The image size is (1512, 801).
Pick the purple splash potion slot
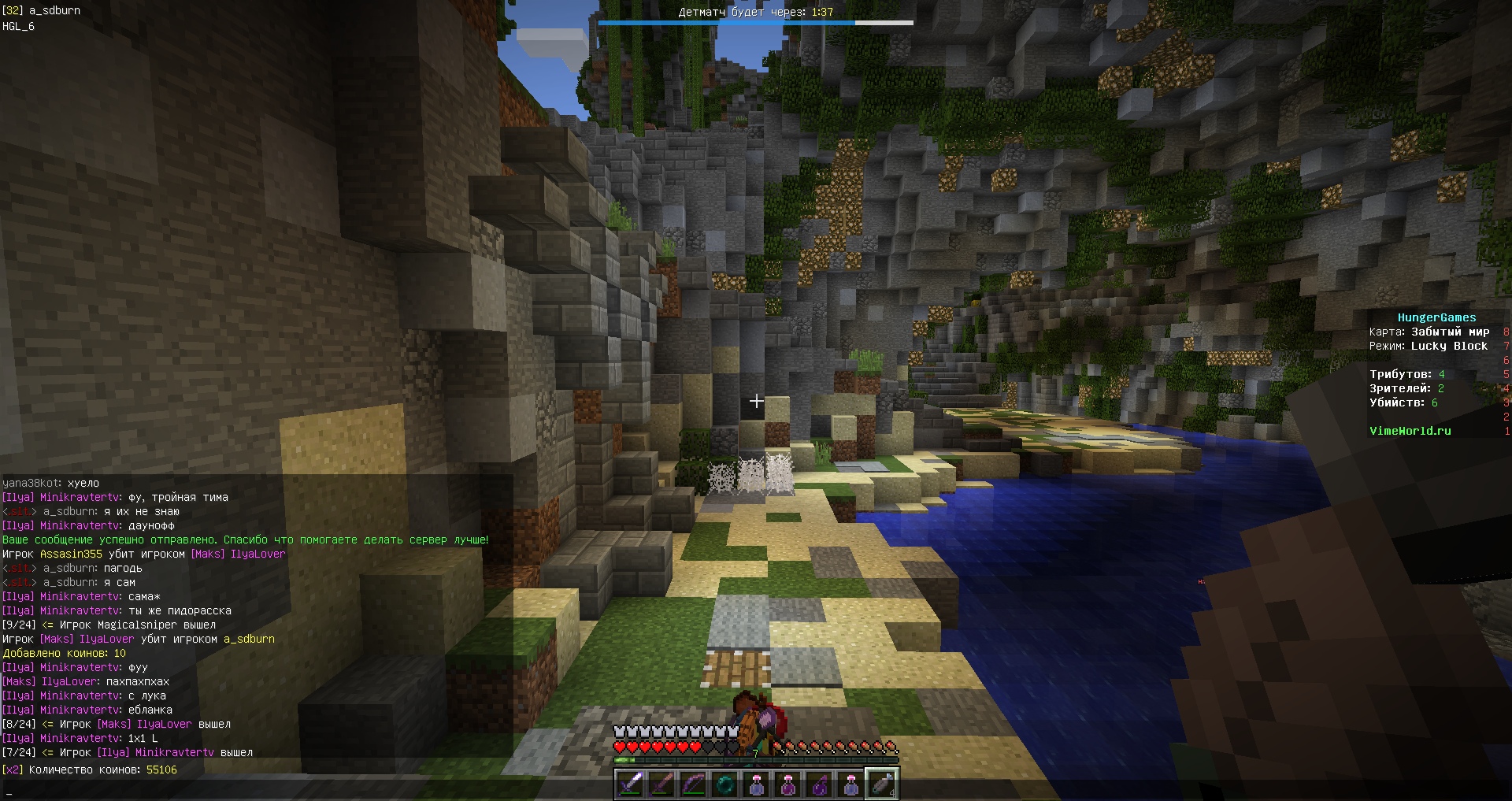pyautogui.click(x=819, y=784)
